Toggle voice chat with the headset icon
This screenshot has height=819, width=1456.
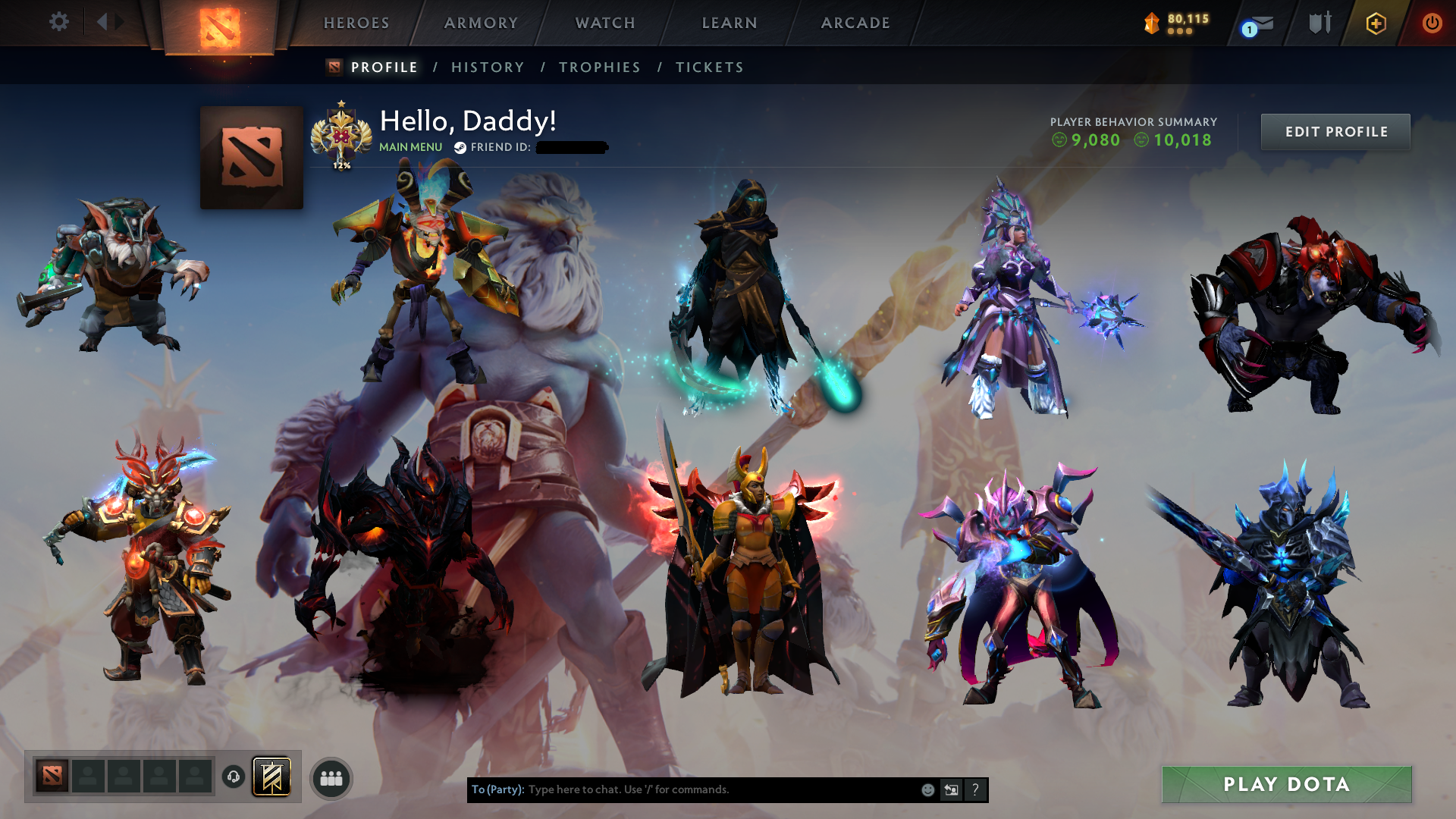[x=233, y=777]
